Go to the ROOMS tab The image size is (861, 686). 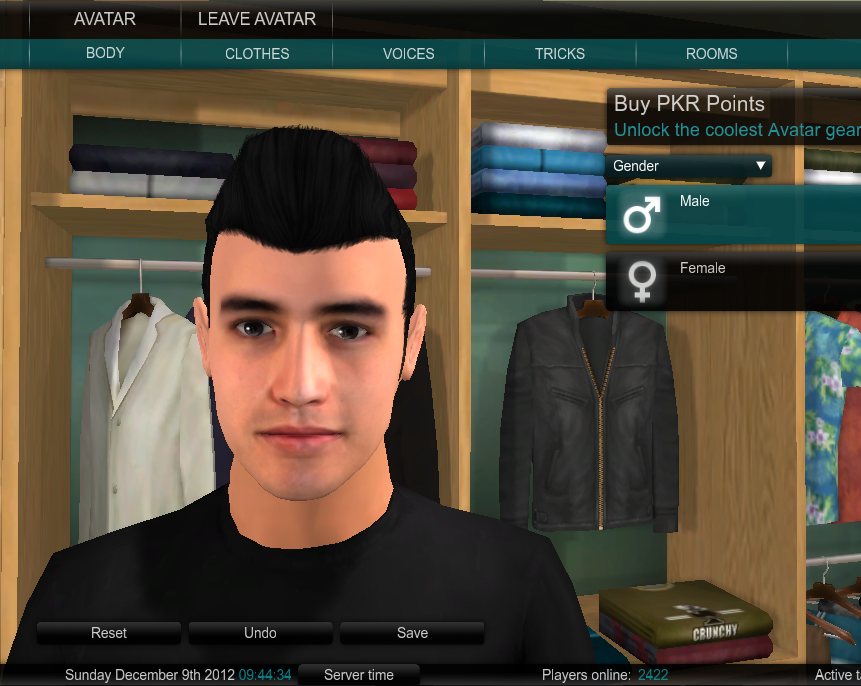(x=711, y=54)
